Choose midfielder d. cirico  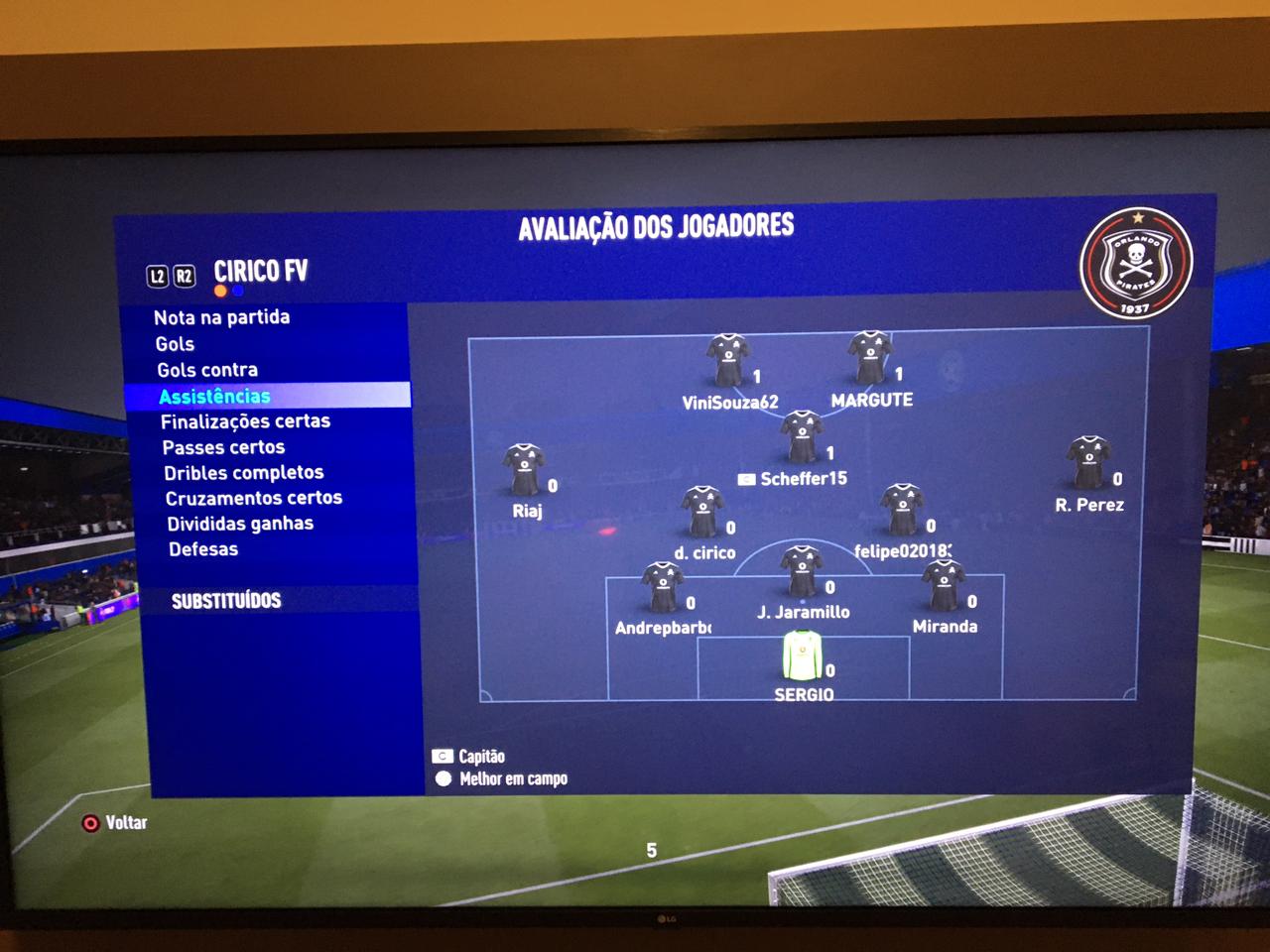point(702,512)
